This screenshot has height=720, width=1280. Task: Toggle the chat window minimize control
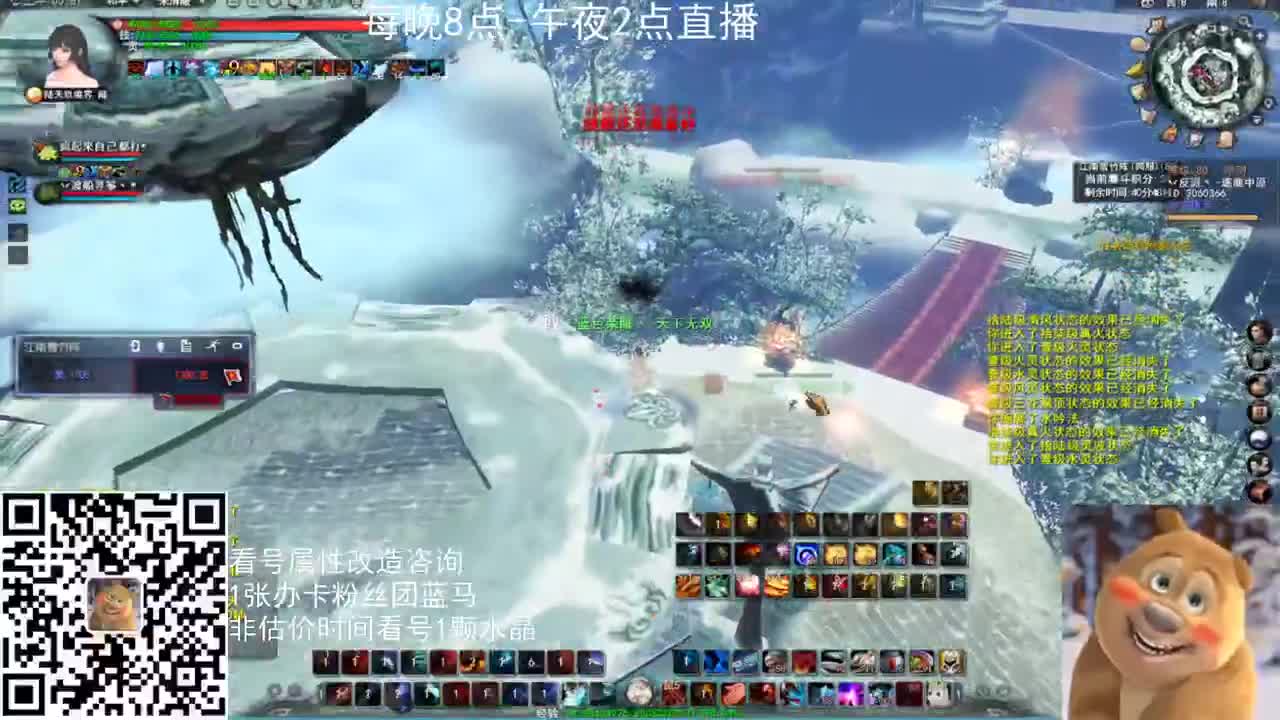point(238,345)
